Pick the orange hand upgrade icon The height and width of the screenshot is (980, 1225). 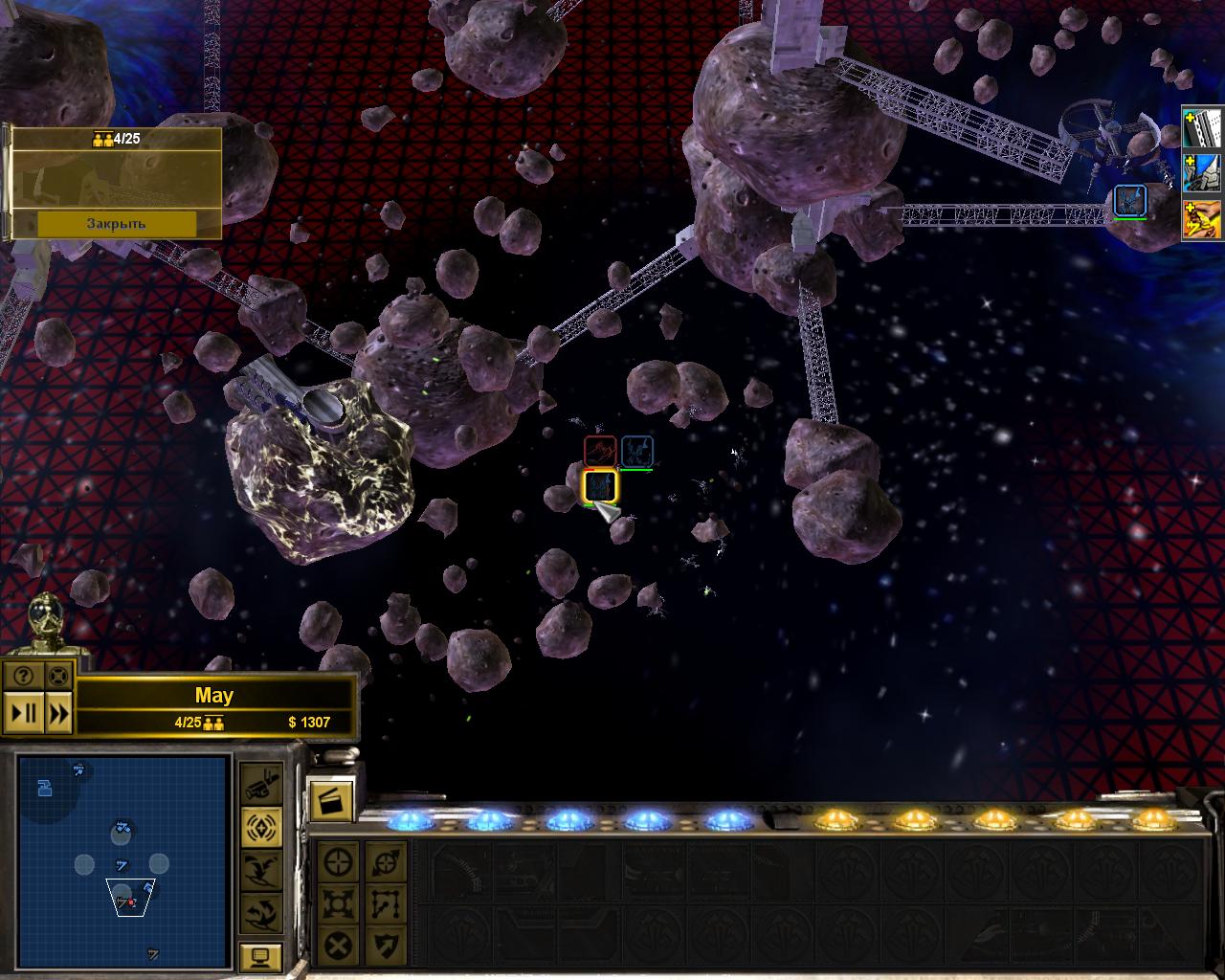pyautogui.click(x=1203, y=219)
